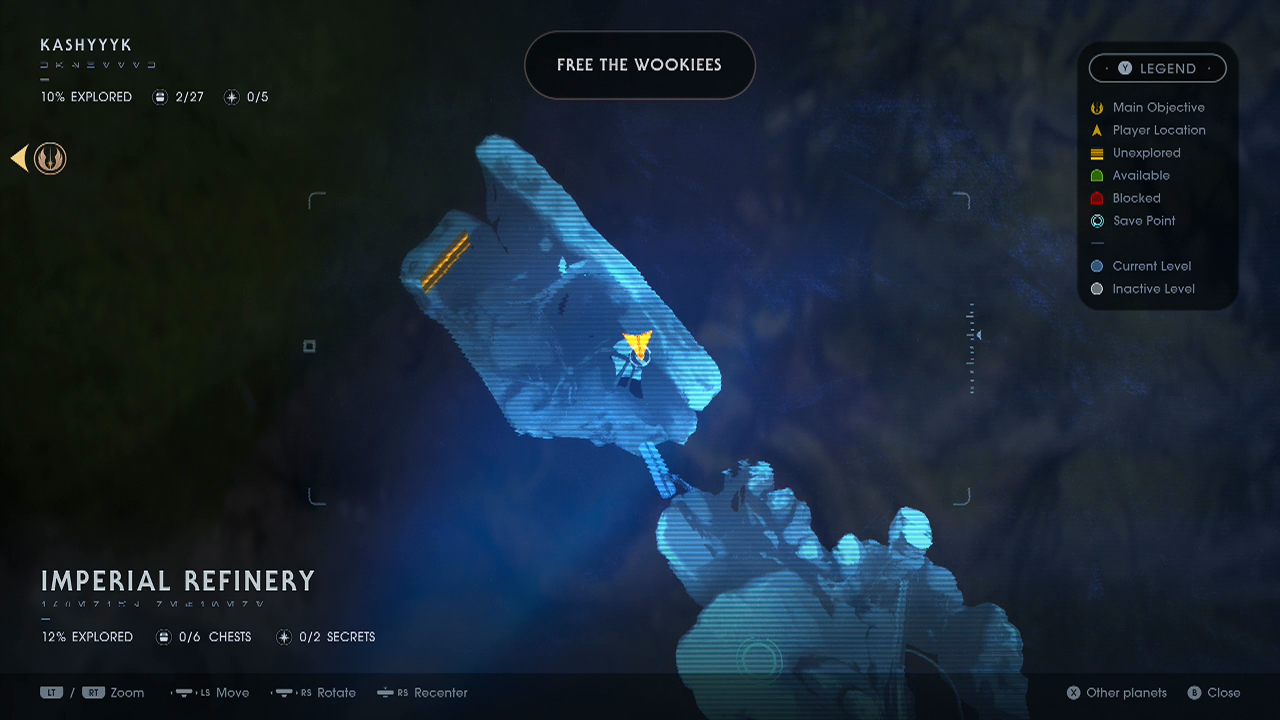Select the Player Location legend icon
This screenshot has height=720, width=1280.
tap(1096, 130)
